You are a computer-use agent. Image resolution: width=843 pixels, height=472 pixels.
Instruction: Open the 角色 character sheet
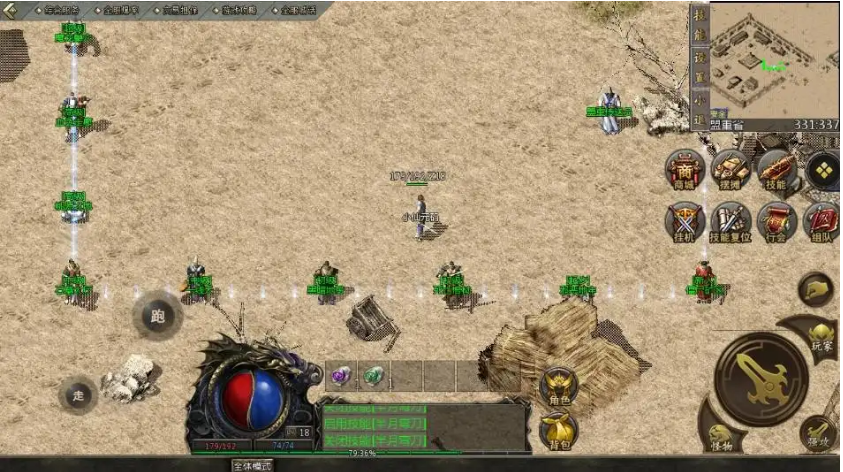click(x=558, y=387)
